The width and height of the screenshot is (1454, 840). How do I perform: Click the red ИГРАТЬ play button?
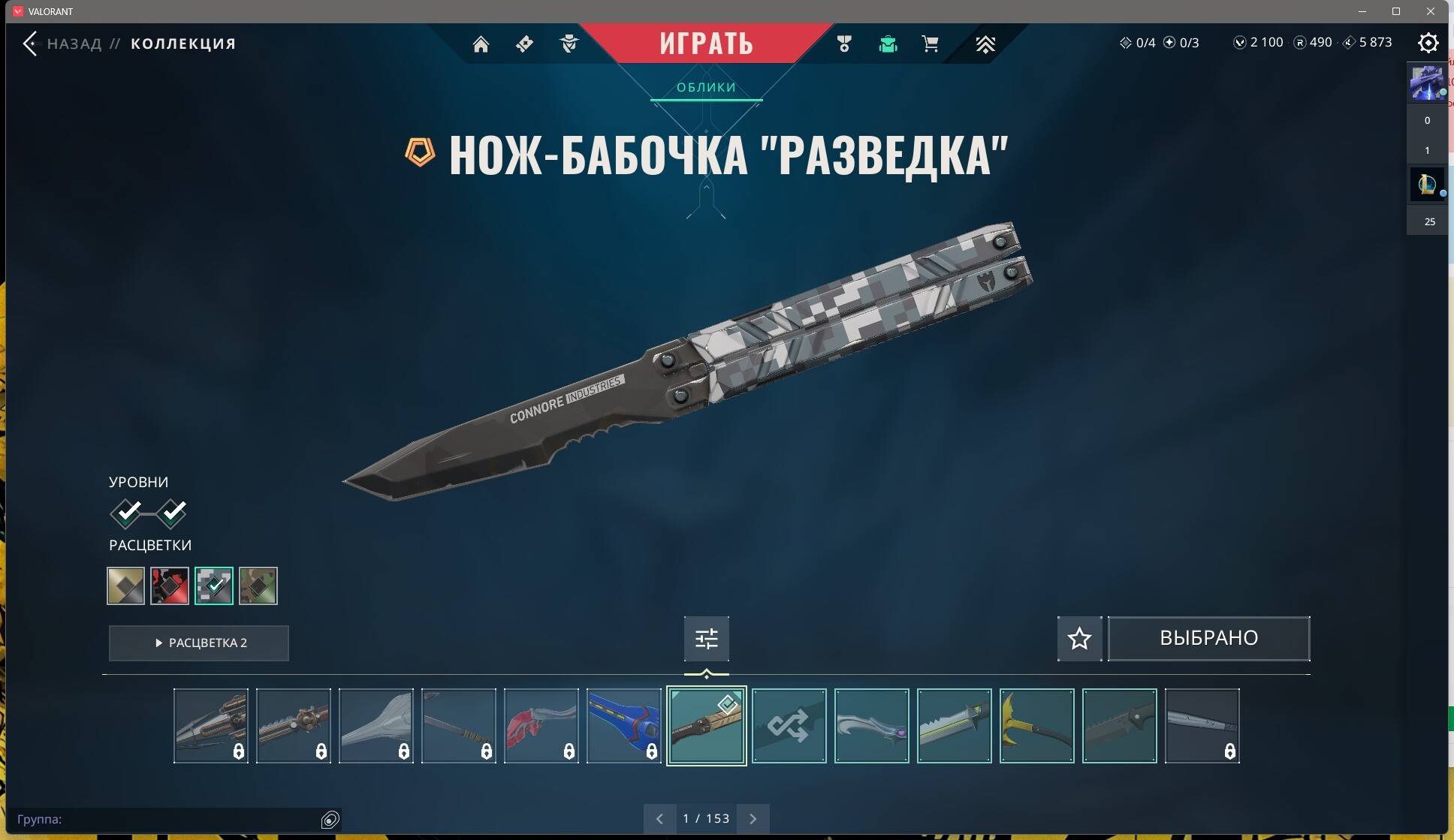(706, 43)
